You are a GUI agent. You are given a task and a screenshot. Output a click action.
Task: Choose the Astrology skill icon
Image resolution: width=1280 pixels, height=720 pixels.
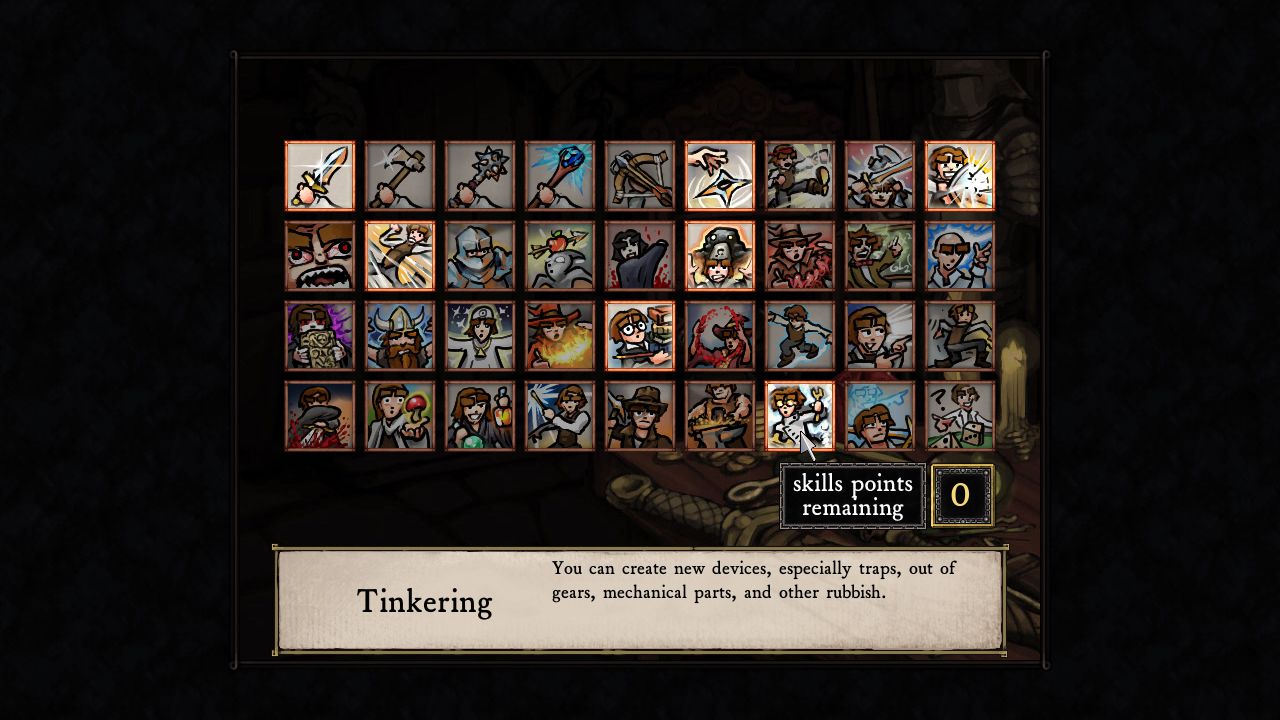pyautogui.click(x=480, y=335)
